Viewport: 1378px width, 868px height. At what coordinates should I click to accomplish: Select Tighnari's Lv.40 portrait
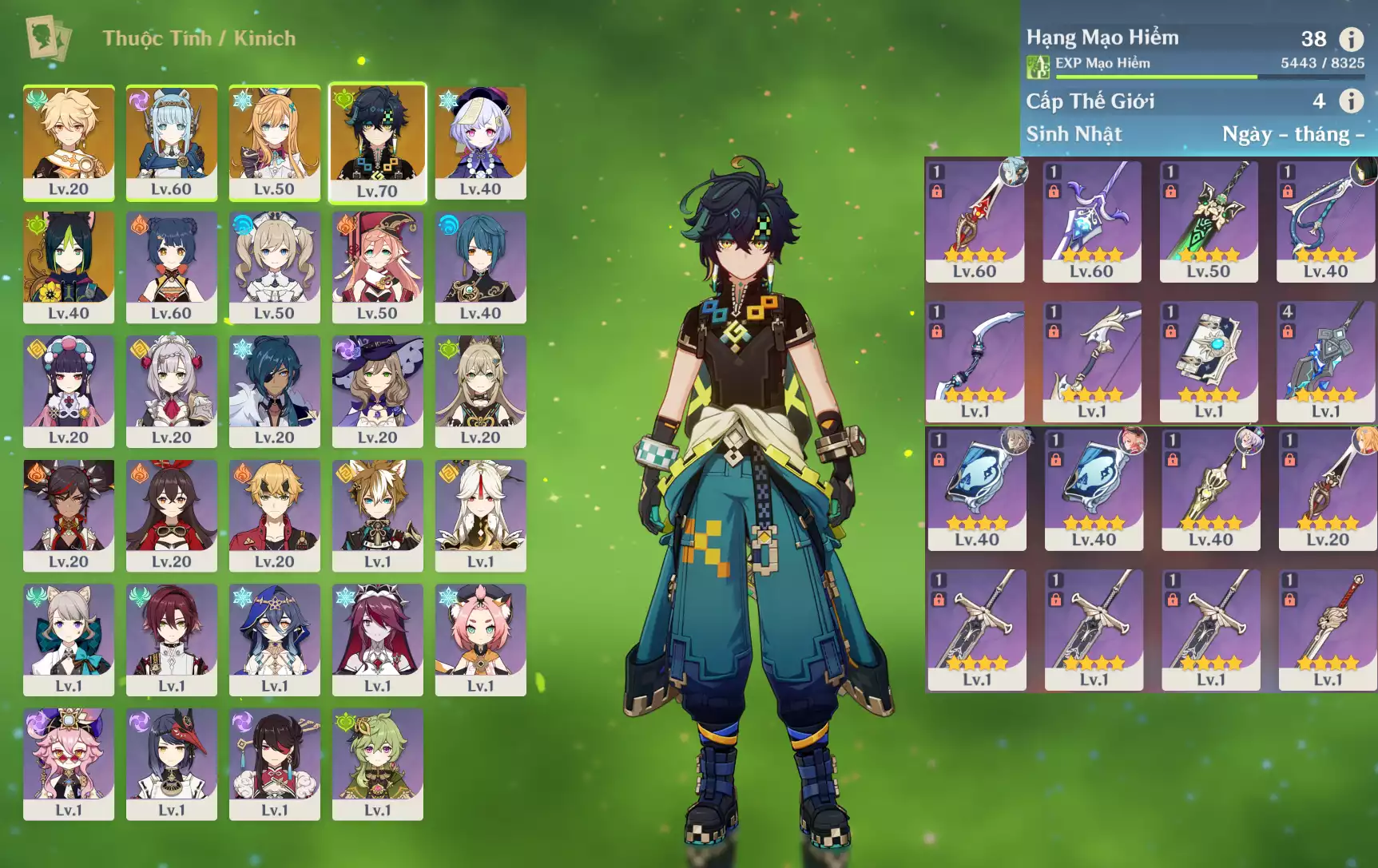point(69,266)
